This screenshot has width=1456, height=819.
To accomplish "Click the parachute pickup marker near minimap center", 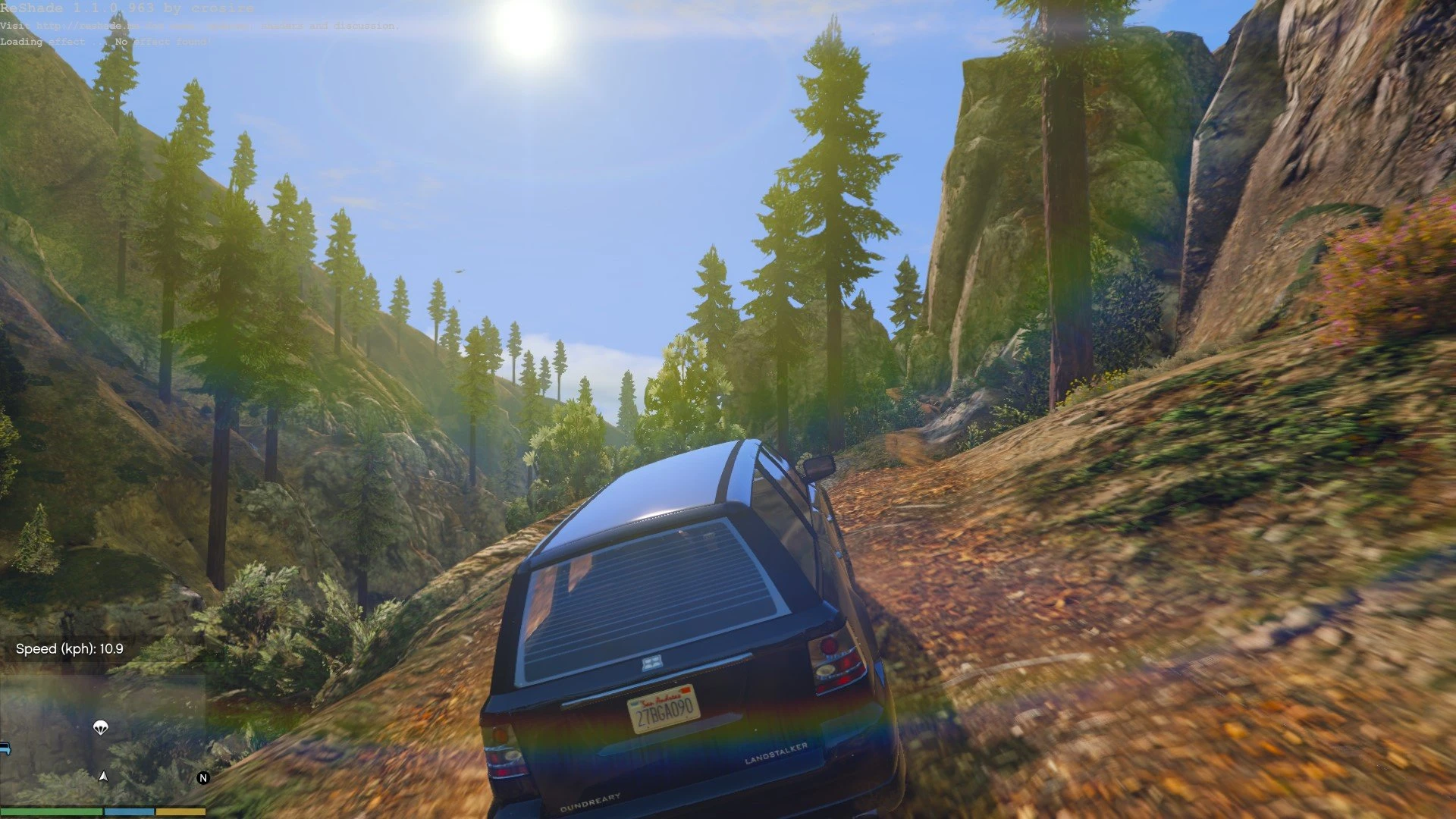I will click(101, 728).
